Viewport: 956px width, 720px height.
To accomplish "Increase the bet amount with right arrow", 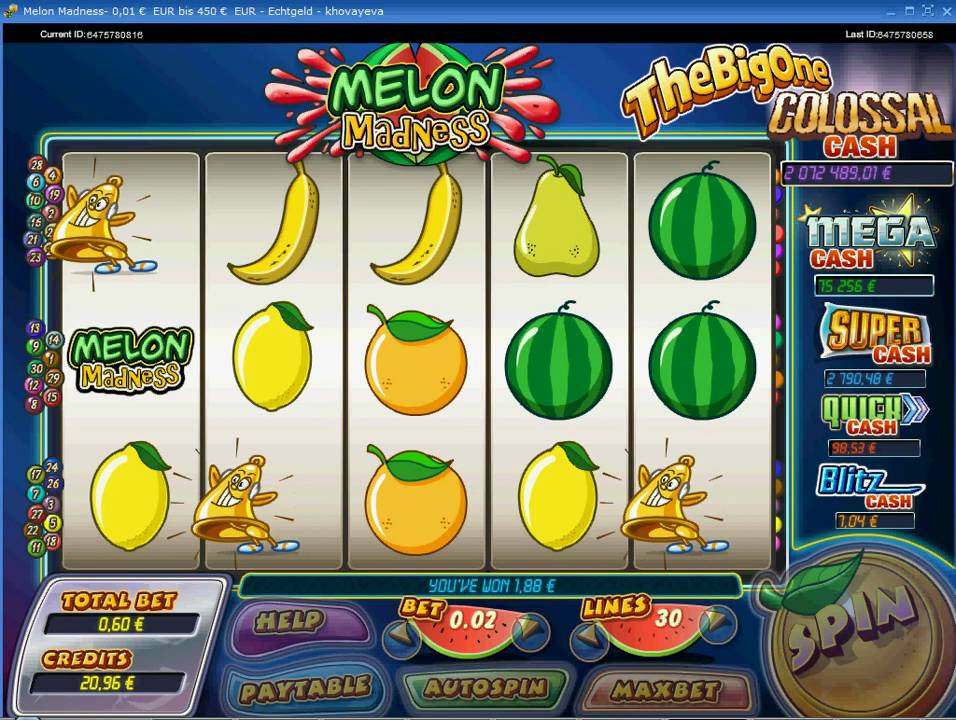I will point(532,632).
